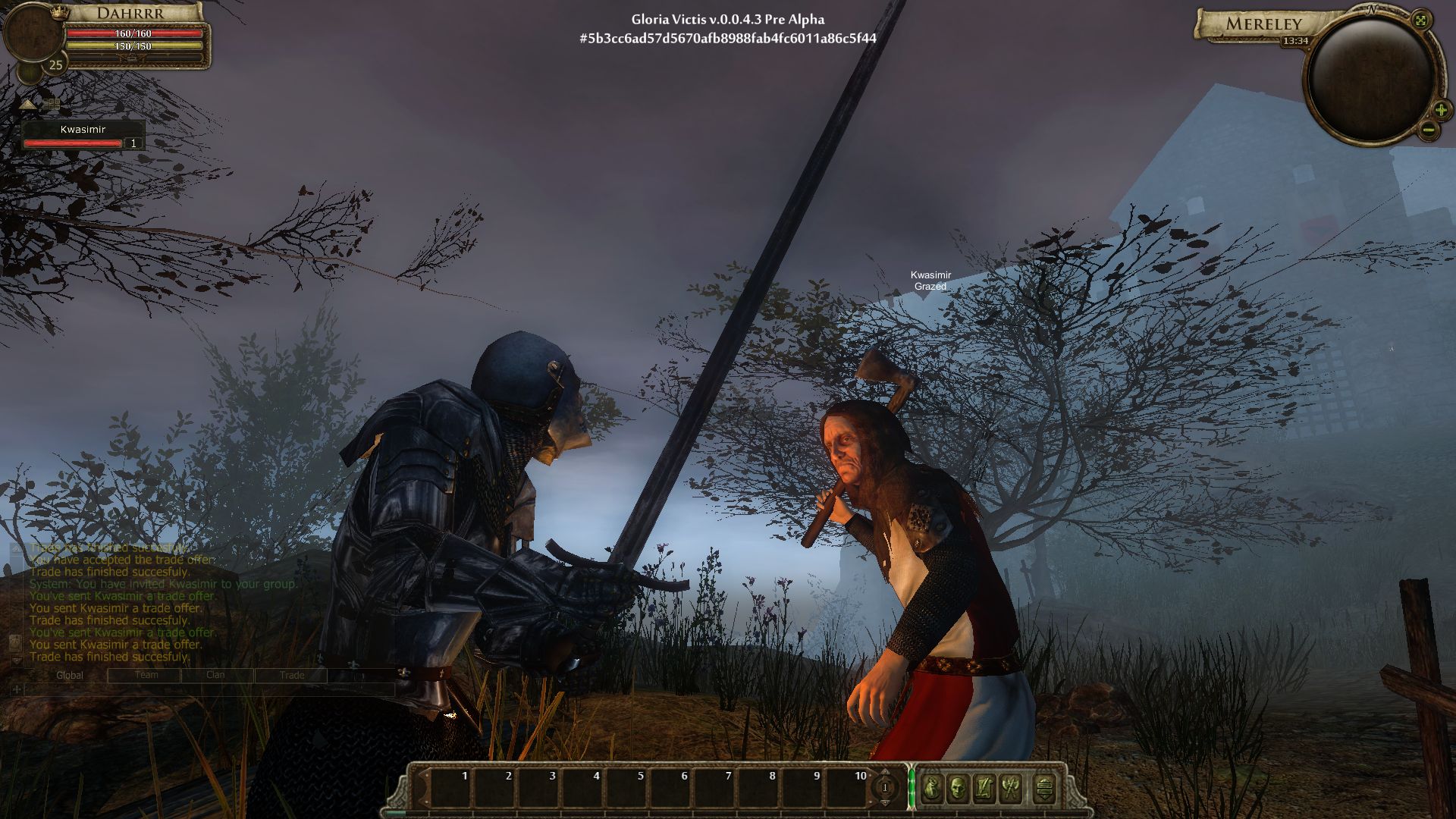Click hotbar page down arrow
The height and width of the screenshot is (819, 1456).
coord(884,802)
